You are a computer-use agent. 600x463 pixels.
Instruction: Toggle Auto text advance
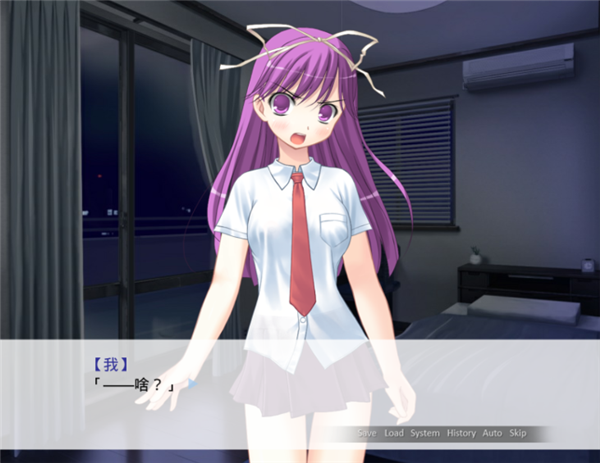492,433
